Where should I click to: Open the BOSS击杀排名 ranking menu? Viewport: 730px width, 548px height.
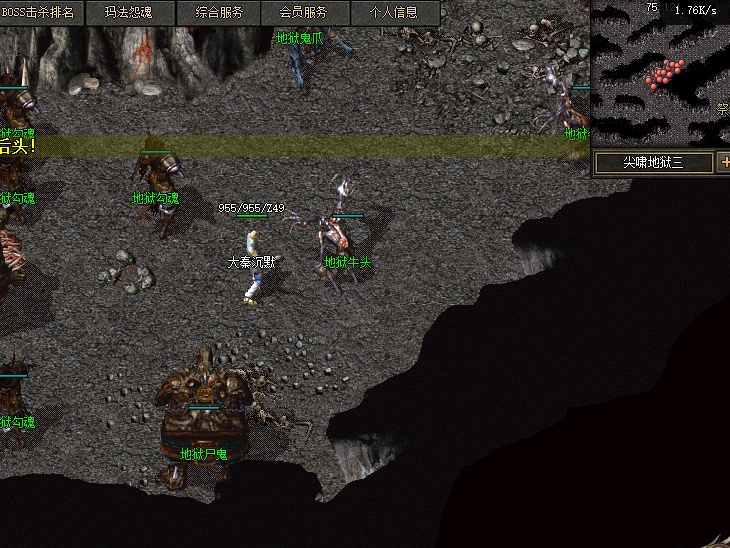tap(42, 13)
